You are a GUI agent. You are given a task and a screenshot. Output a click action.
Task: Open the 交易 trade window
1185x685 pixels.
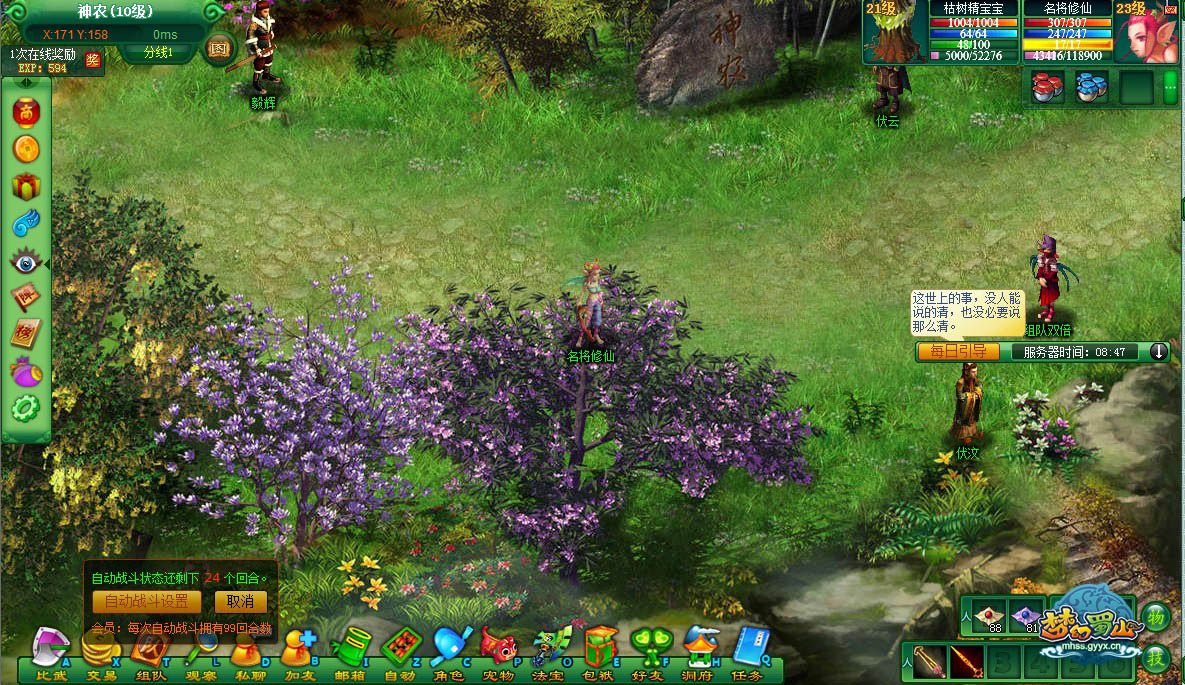[100, 651]
